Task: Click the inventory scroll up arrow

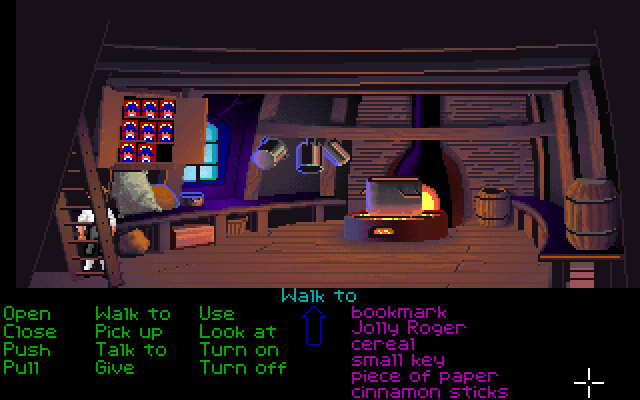Action: point(315,328)
